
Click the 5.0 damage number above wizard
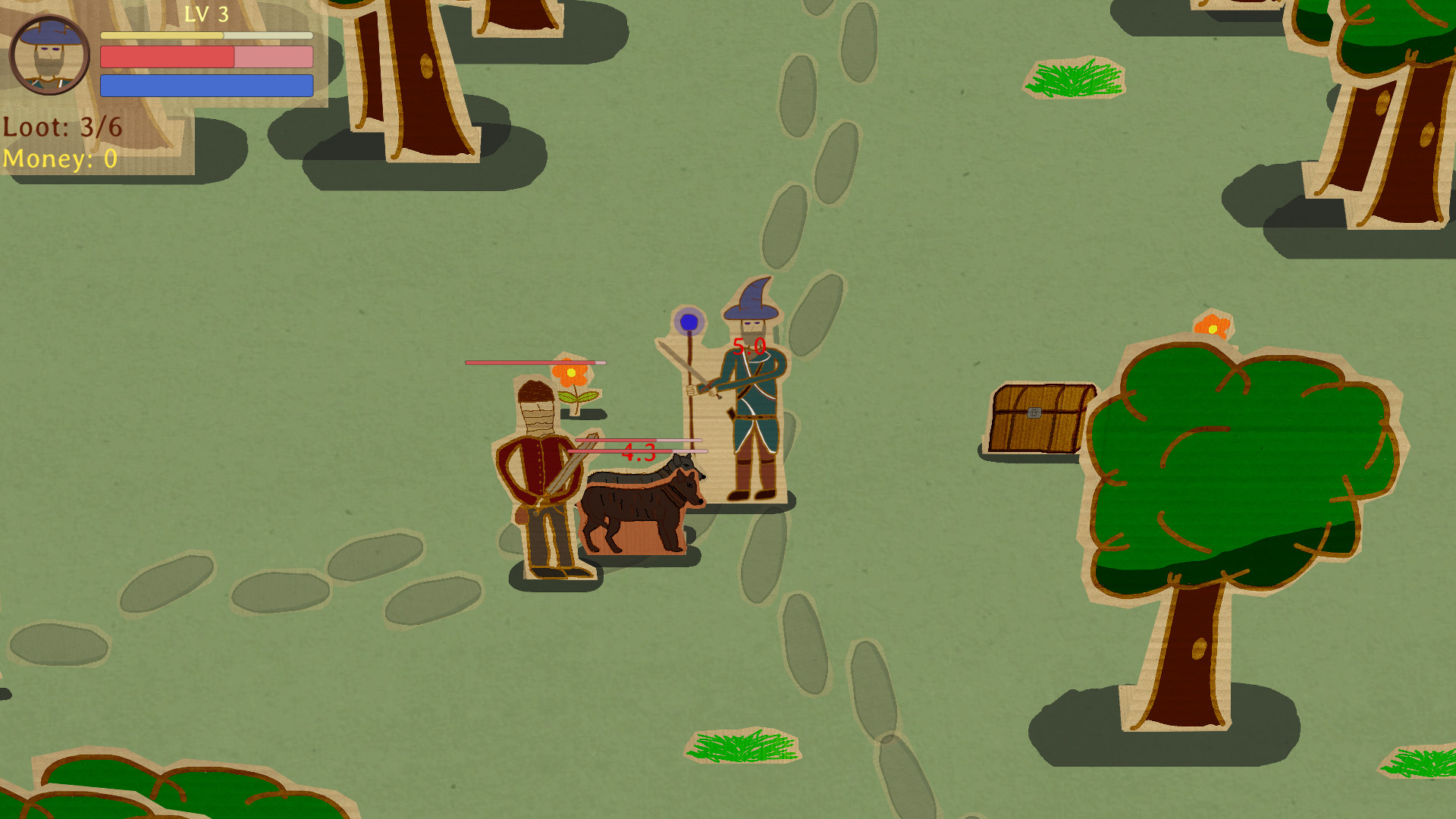(749, 346)
